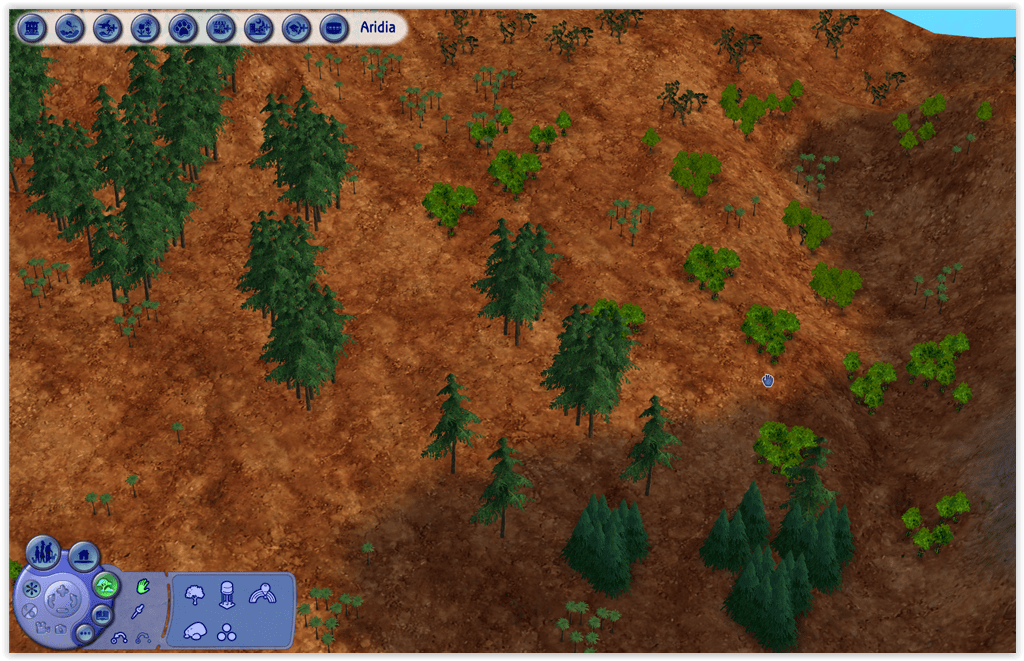Open the neighborhood chooser building icon
Screen dimensions: 1024x661
pyautogui.click(x=33, y=27)
